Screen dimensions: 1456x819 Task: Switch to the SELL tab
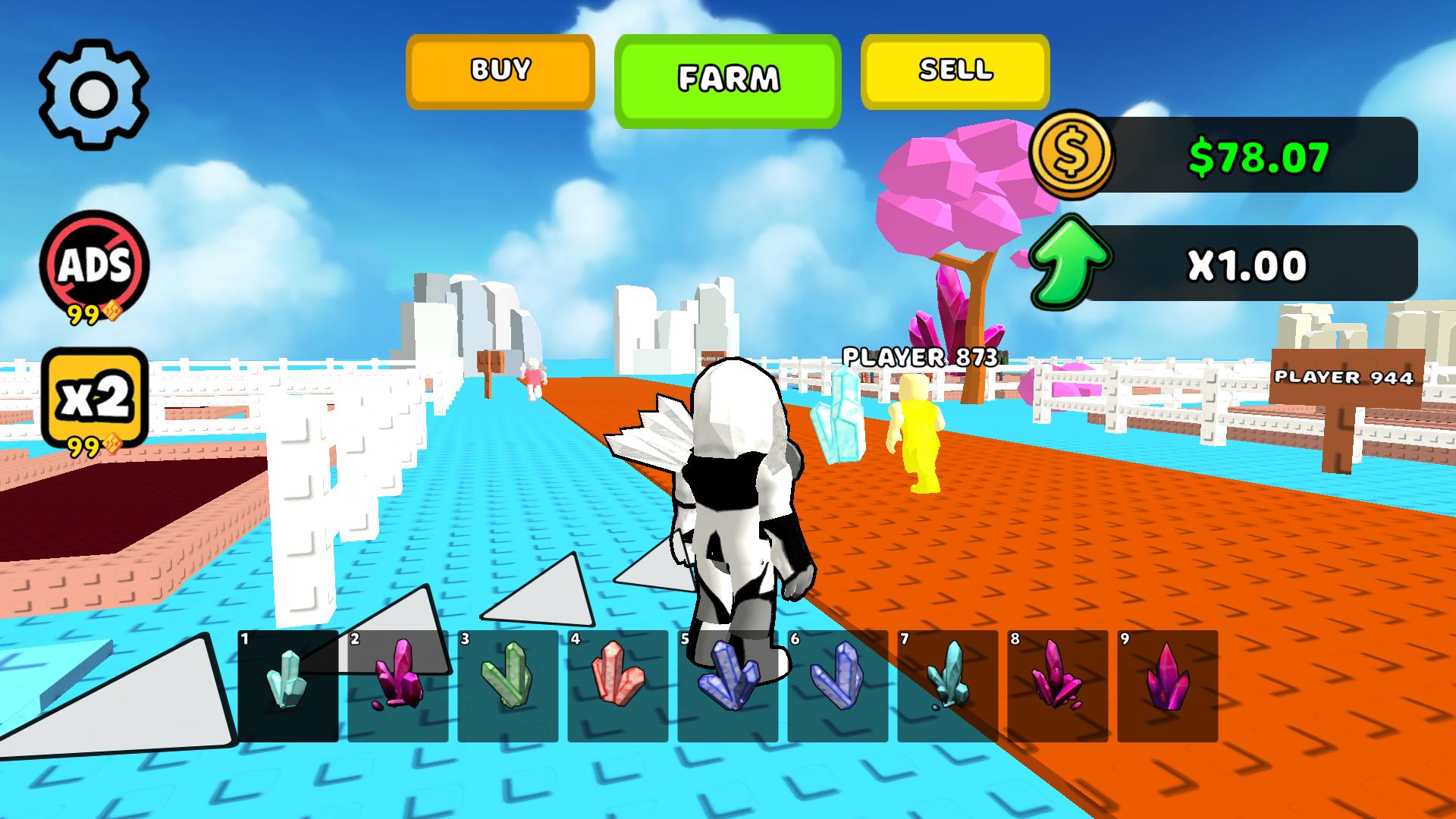coord(954,72)
